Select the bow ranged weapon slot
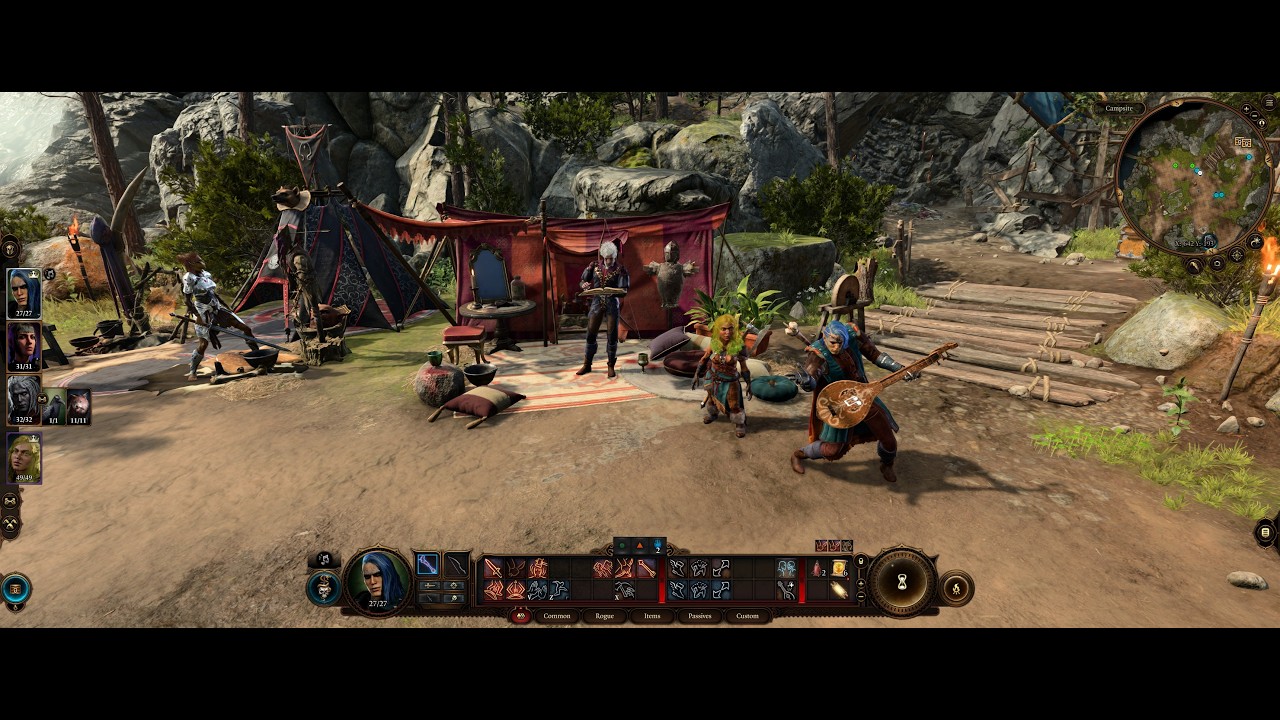Image resolution: width=1280 pixels, height=720 pixels. coord(457,565)
